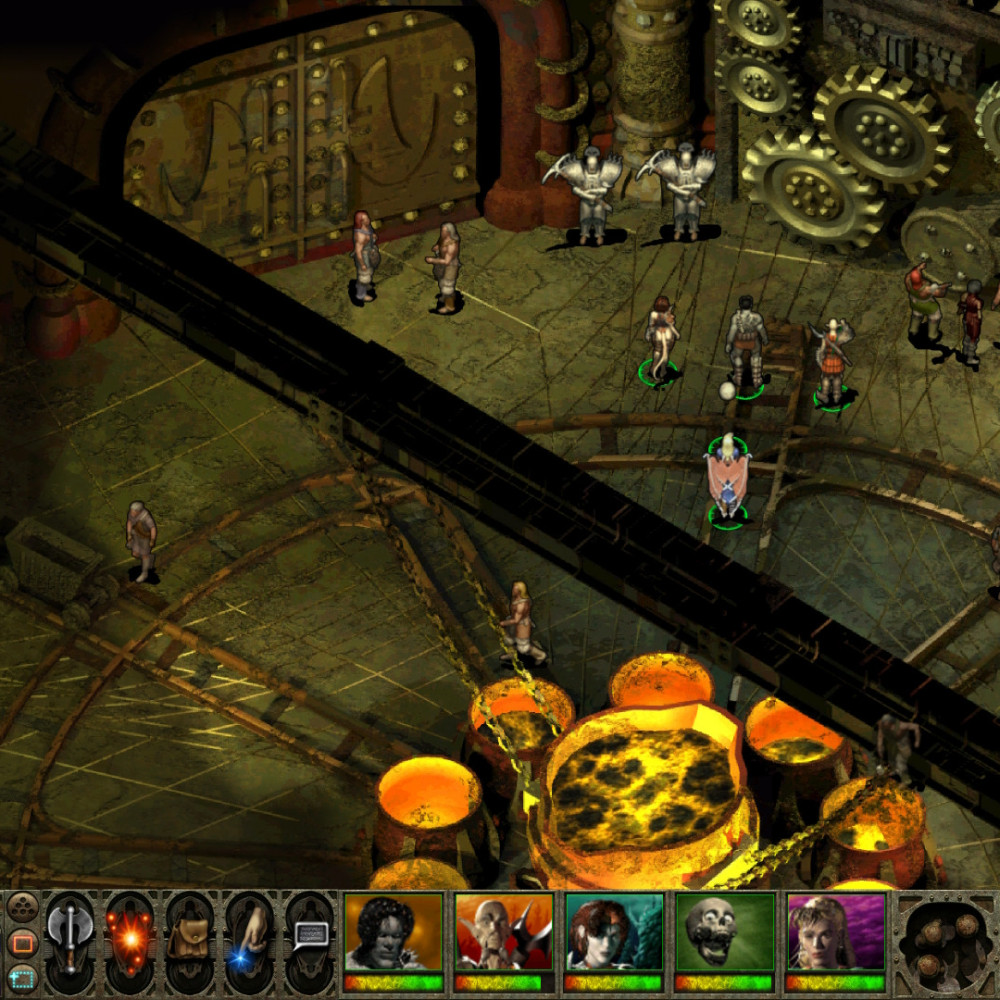Open the glowing red spell ability button

pos(130,940)
